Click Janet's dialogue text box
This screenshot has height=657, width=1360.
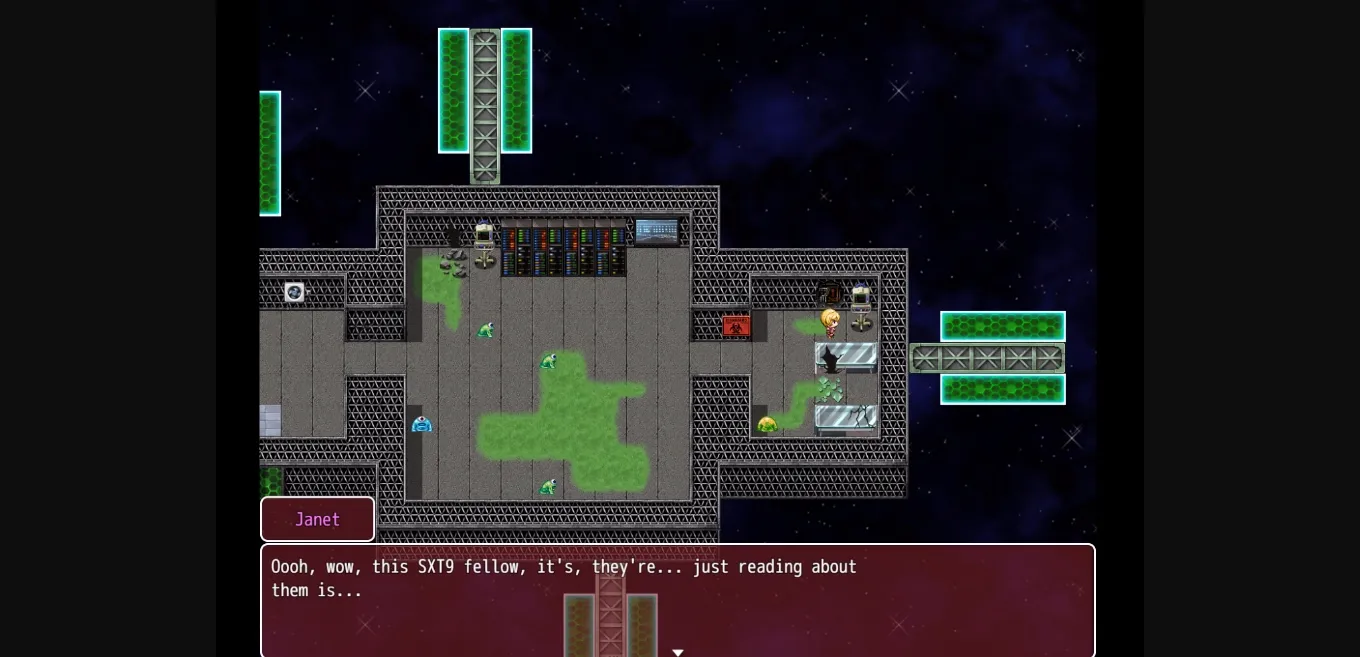677,599
